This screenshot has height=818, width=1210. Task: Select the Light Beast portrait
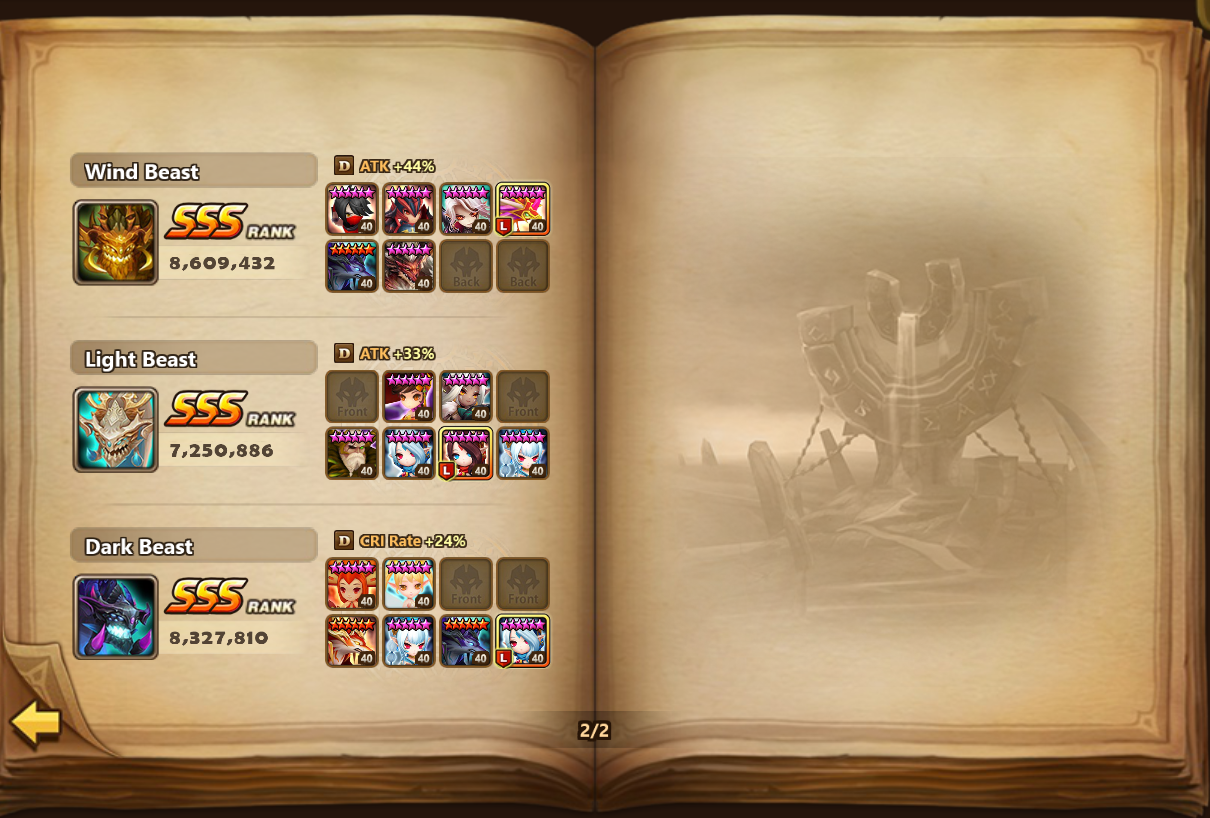click(x=115, y=429)
